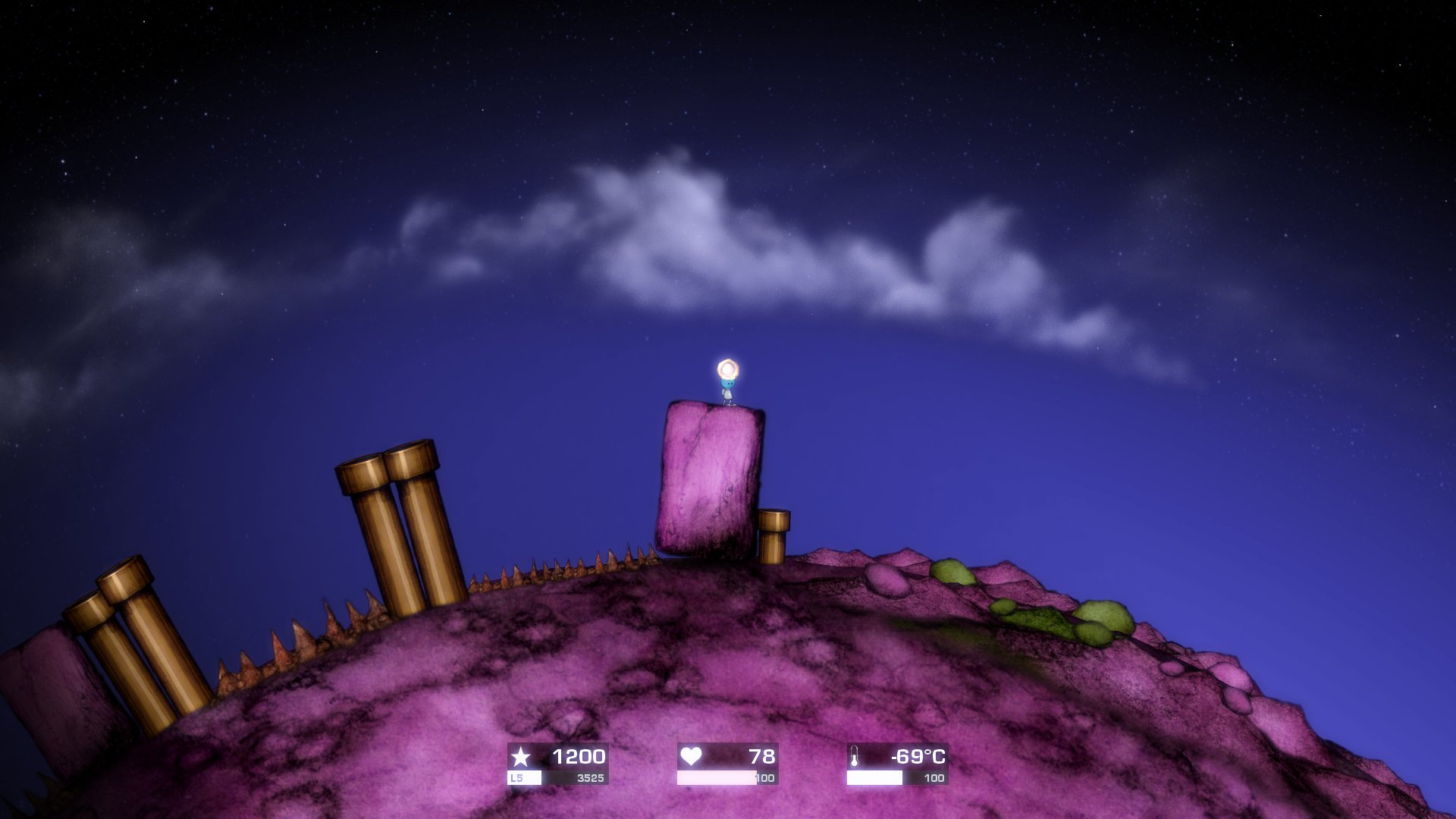Image resolution: width=1456 pixels, height=819 pixels.
Task: Click the heart health icon
Action: [692, 756]
